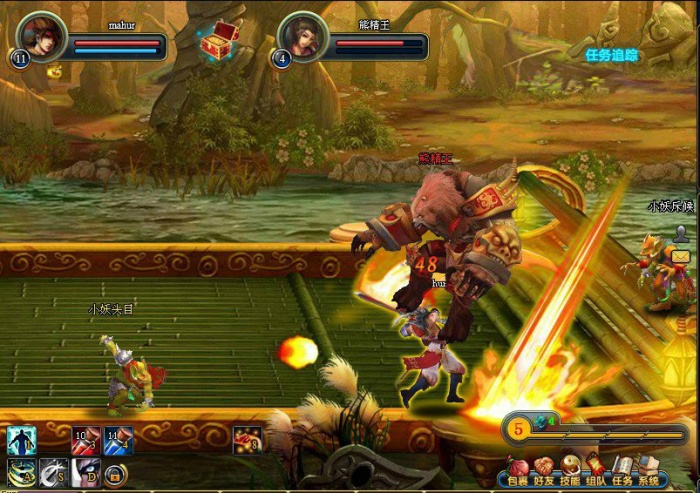Click the padlock skill slot
Viewport: 700px width, 493px height.
tap(115, 474)
